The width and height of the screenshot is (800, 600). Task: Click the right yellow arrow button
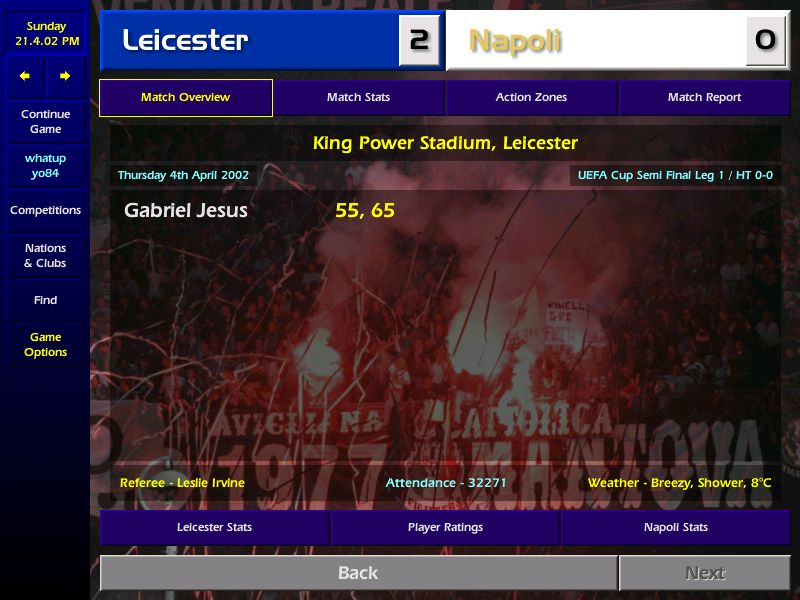pyautogui.click(x=65, y=76)
